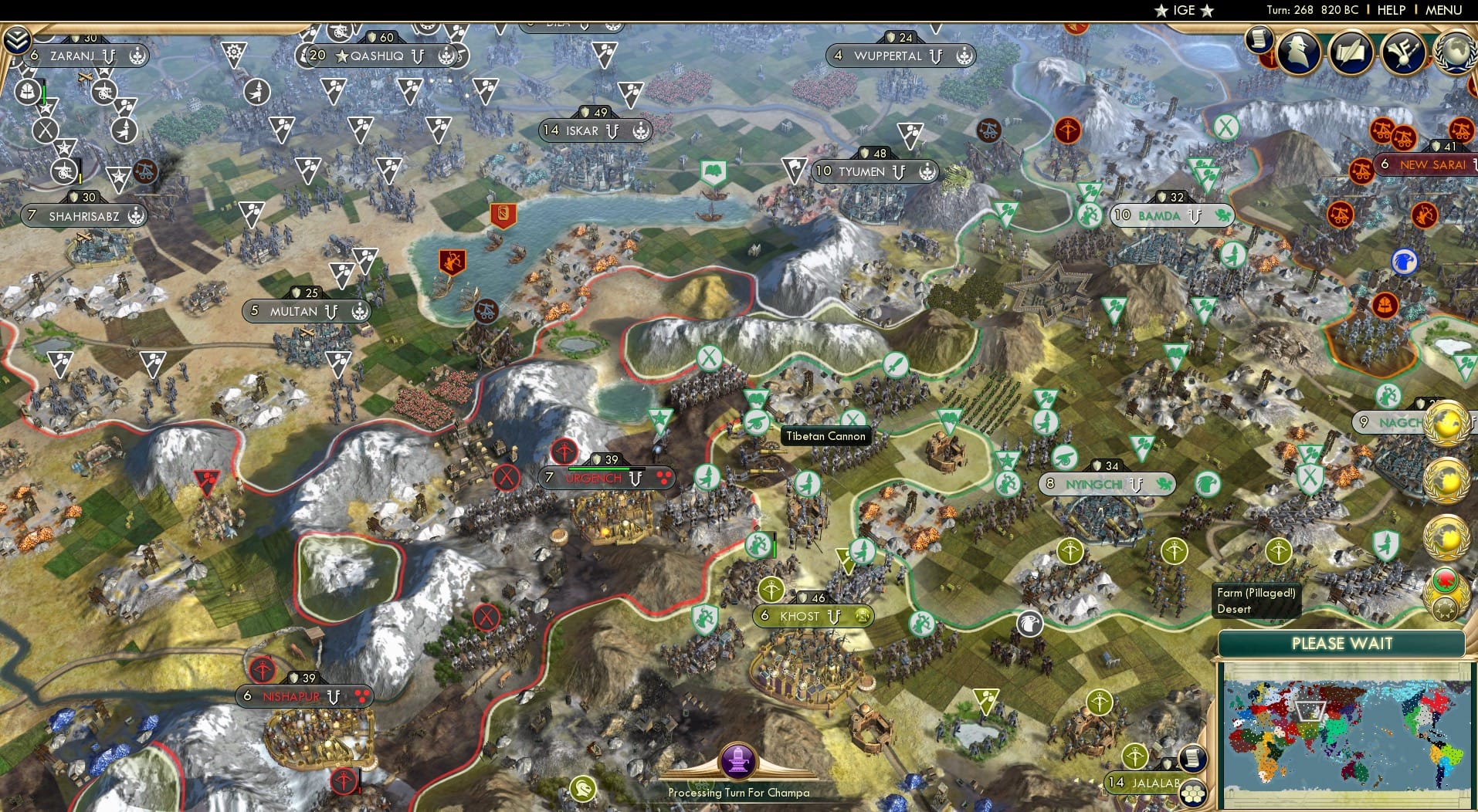Image resolution: width=1478 pixels, height=812 pixels.
Task: Open the notification log scroll icon
Action: click(1259, 40)
